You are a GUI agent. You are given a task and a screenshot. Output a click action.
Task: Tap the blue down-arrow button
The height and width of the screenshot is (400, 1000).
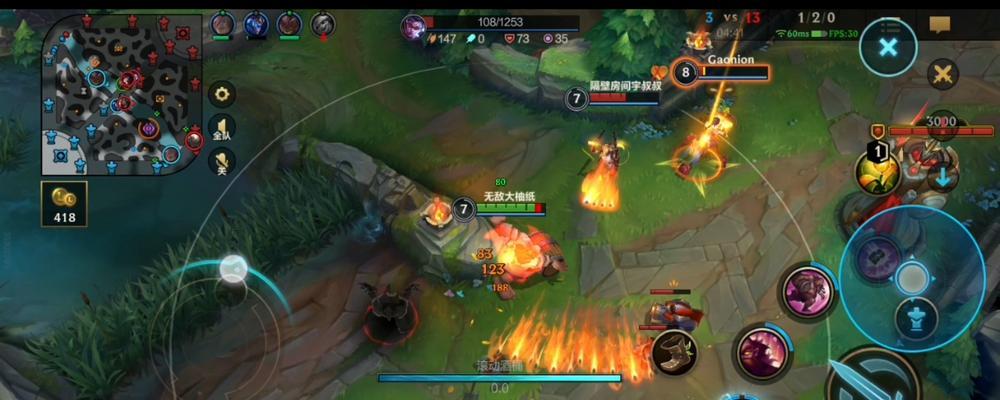[x=942, y=179]
